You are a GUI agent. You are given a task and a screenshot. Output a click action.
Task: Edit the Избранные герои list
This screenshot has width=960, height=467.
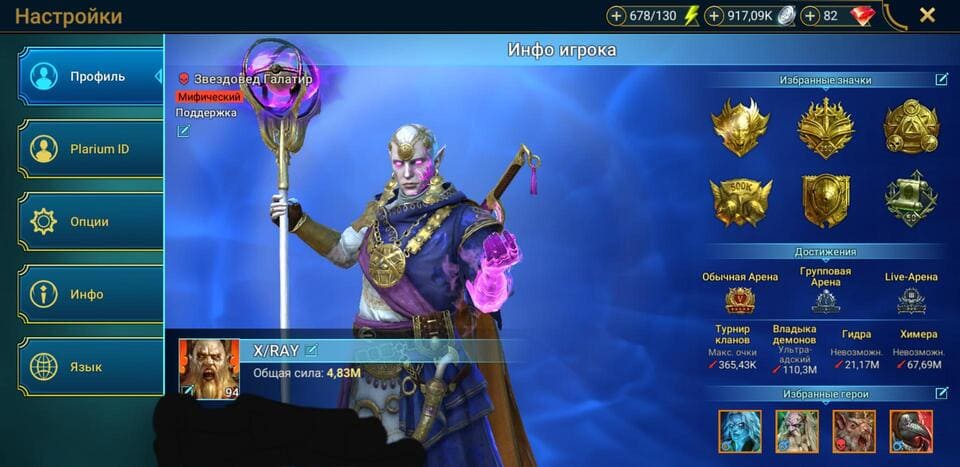(941, 393)
